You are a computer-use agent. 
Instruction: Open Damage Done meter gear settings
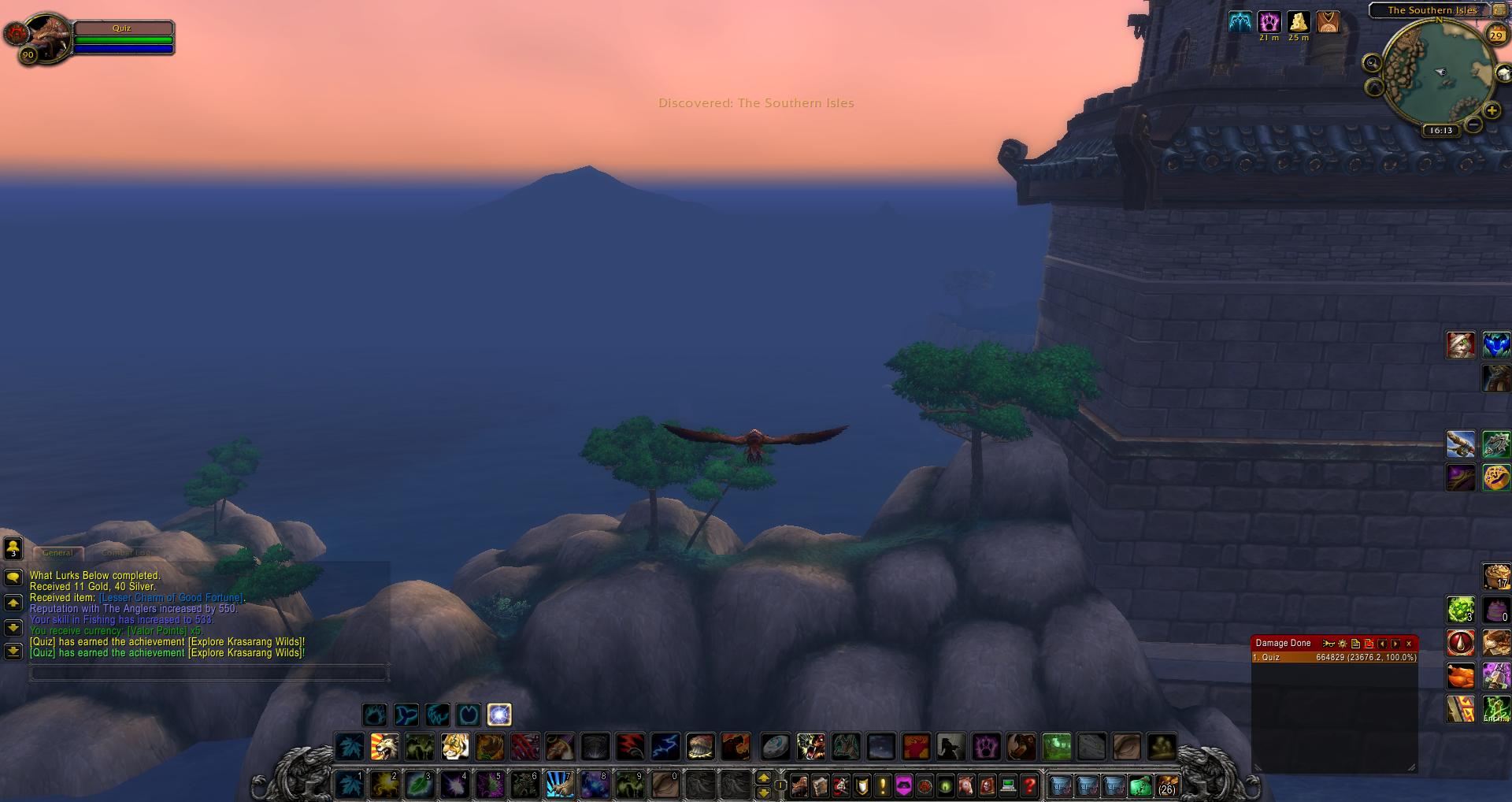[1343, 644]
